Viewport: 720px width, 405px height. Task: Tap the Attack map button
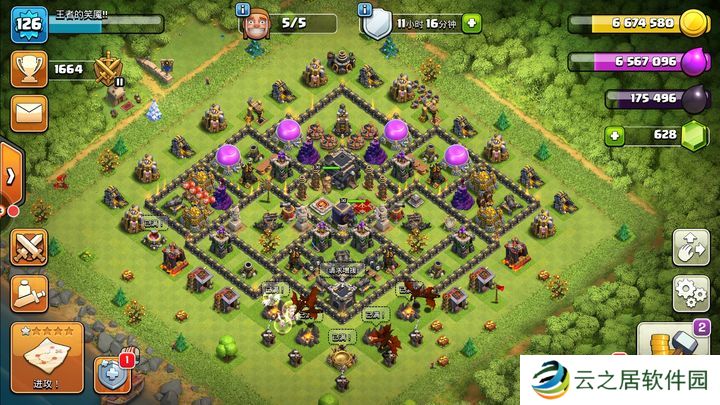click(x=47, y=357)
